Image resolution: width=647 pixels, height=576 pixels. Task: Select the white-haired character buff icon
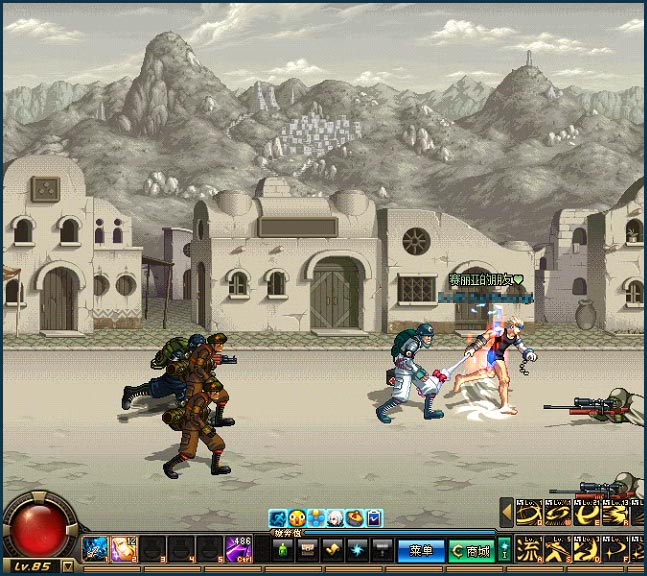pos(335,518)
